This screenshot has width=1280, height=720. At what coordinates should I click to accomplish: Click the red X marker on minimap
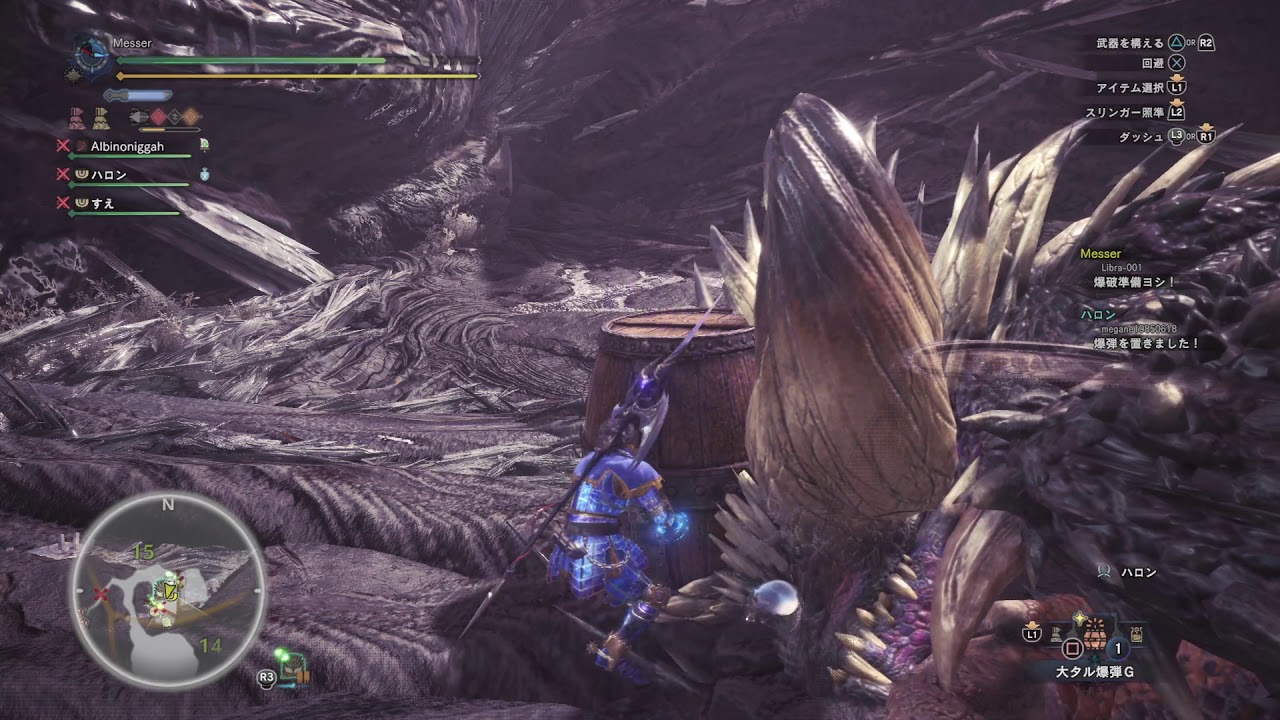(100, 595)
